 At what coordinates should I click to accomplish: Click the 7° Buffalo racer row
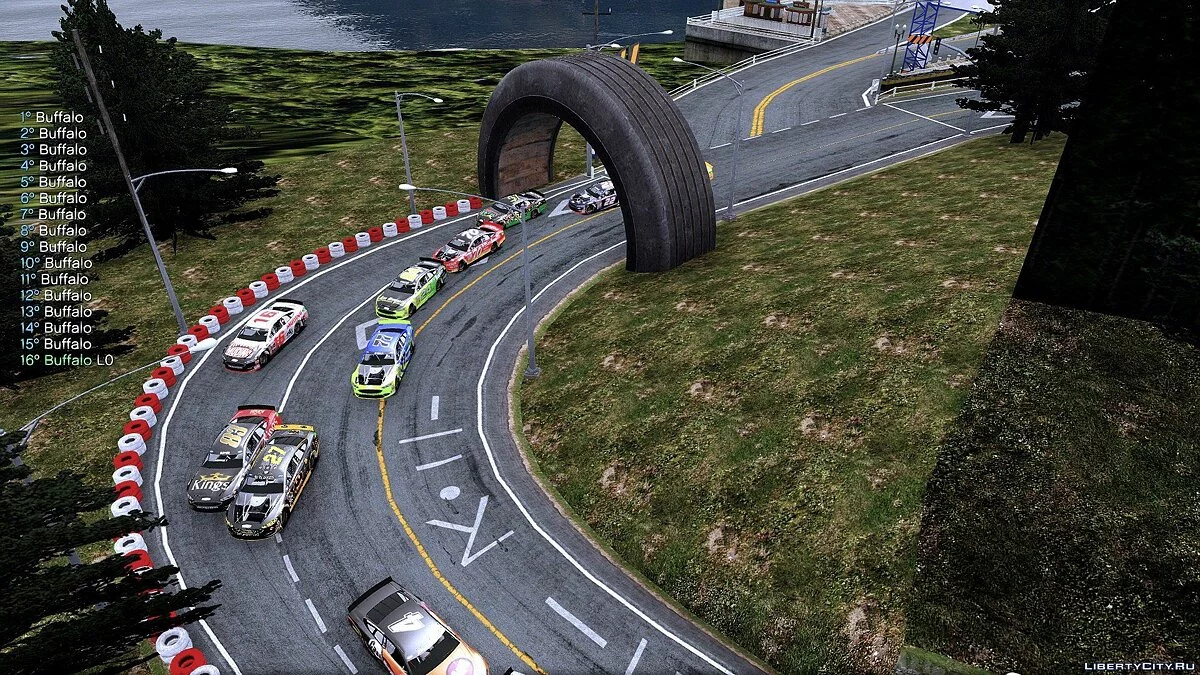(52, 214)
